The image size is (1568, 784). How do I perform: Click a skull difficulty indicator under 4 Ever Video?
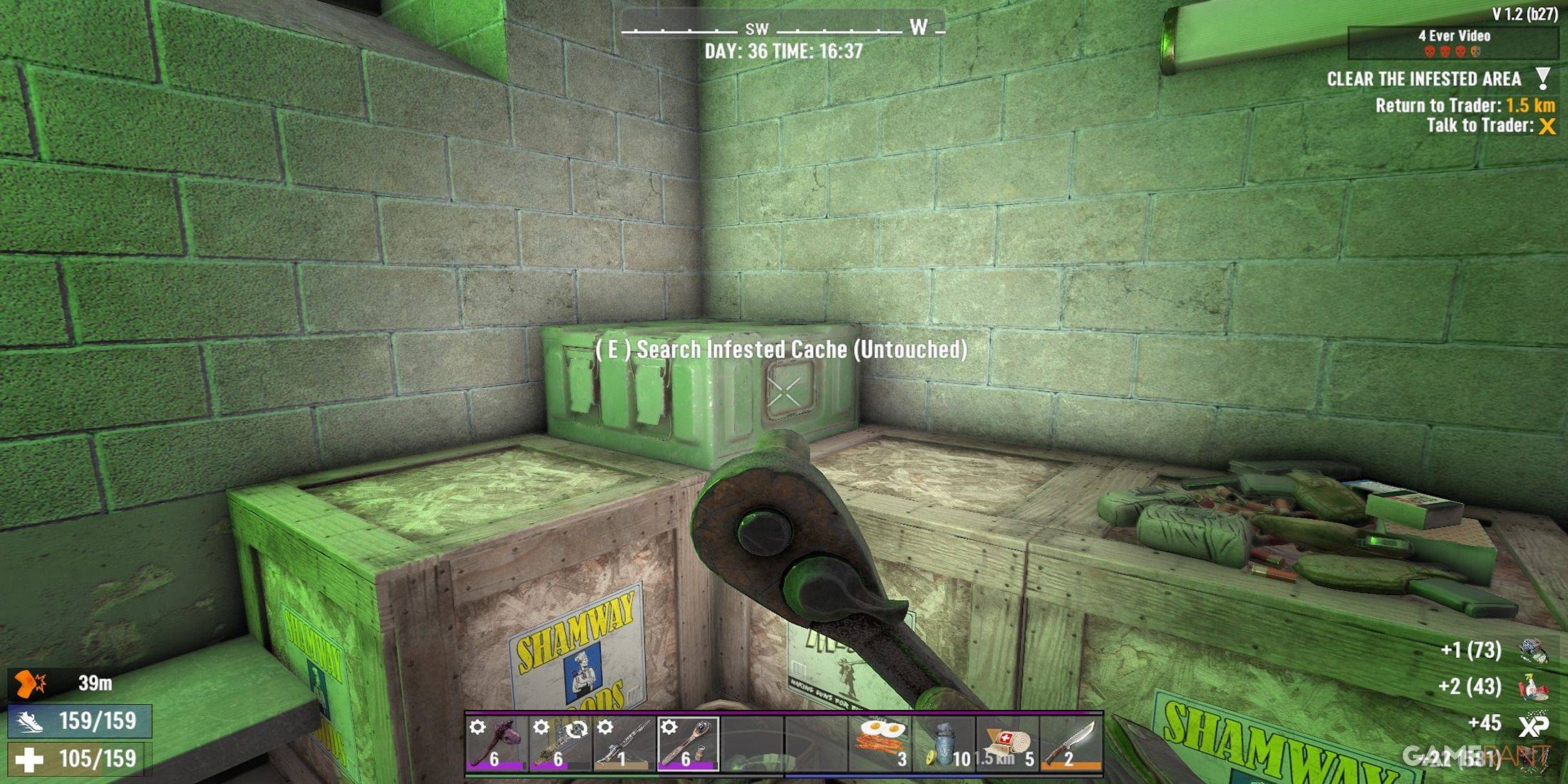pyautogui.click(x=1430, y=51)
